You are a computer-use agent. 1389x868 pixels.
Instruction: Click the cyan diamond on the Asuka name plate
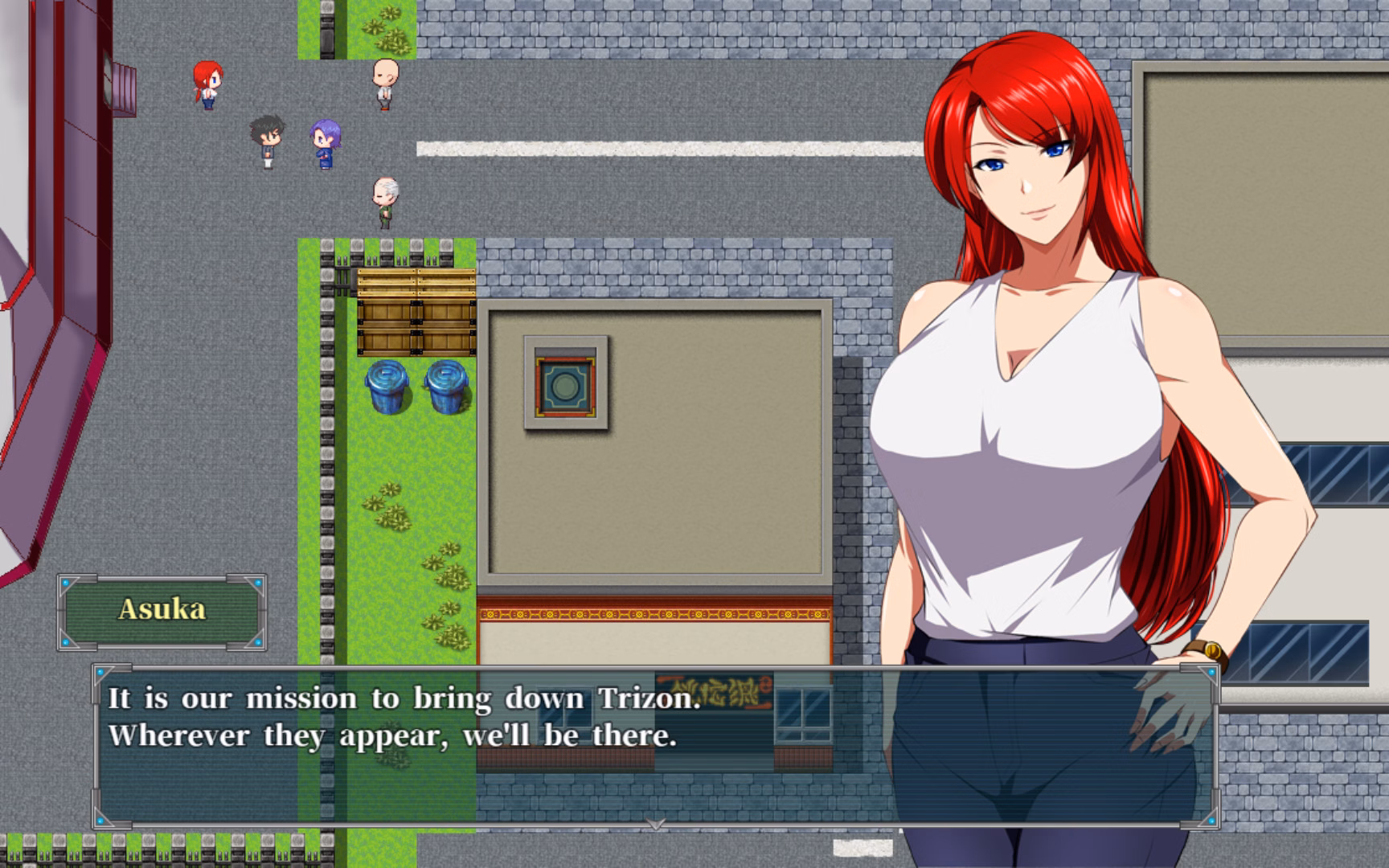pyautogui.click(x=66, y=584)
